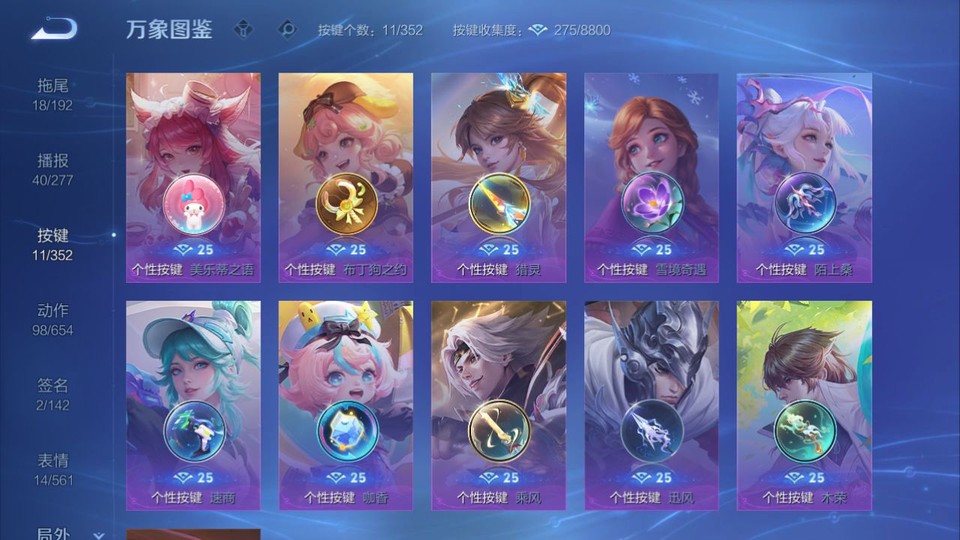Choose the 迅风 button skin card

[651, 405]
